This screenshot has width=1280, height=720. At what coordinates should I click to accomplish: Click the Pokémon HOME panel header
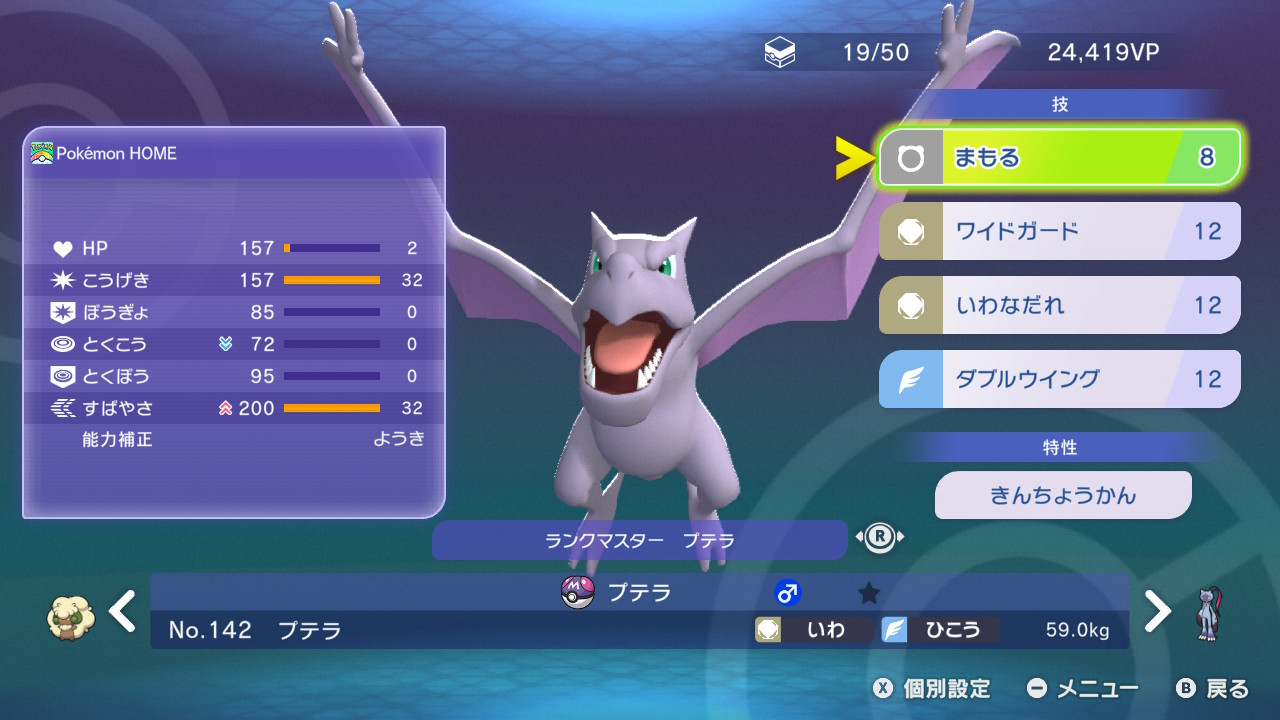pos(233,154)
